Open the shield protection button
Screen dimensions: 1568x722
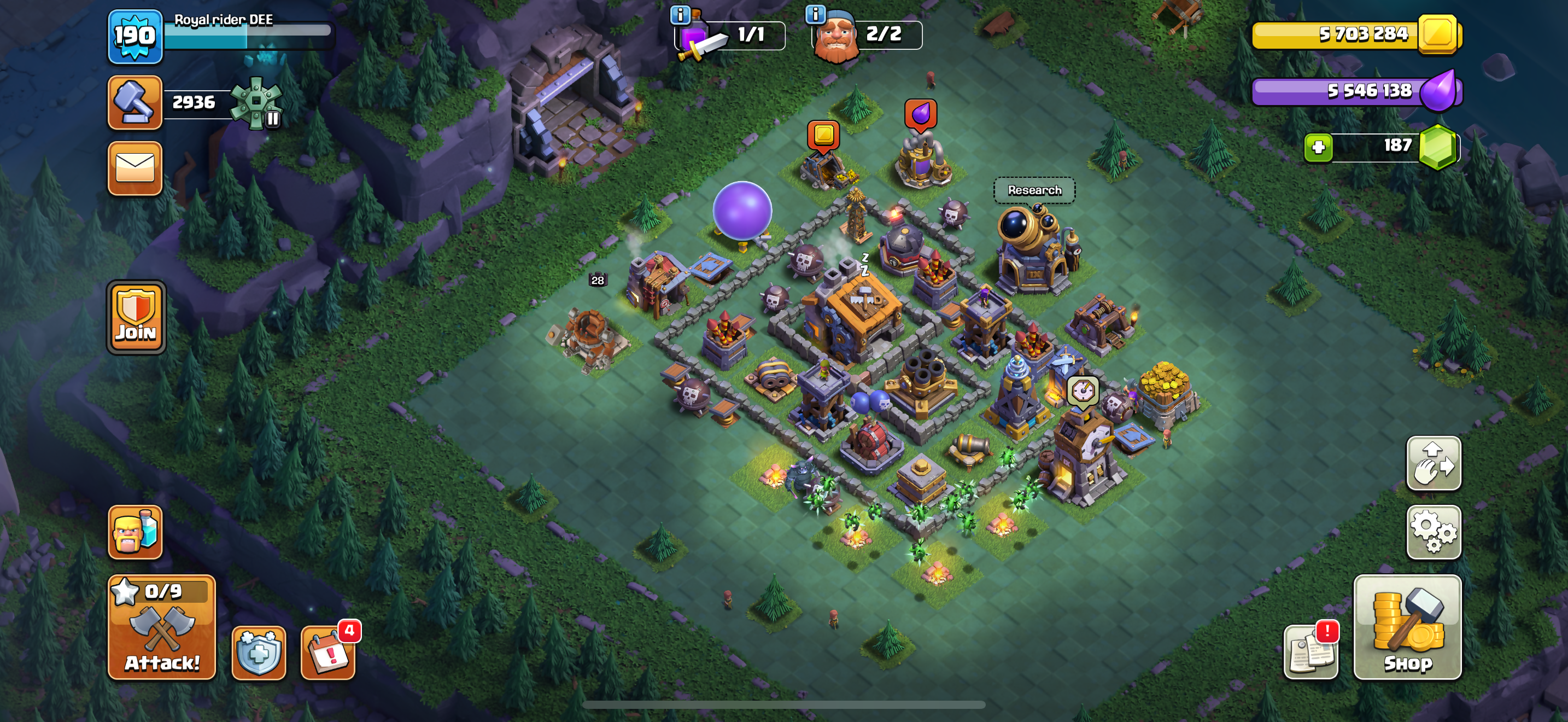click(x=259, y=652)
